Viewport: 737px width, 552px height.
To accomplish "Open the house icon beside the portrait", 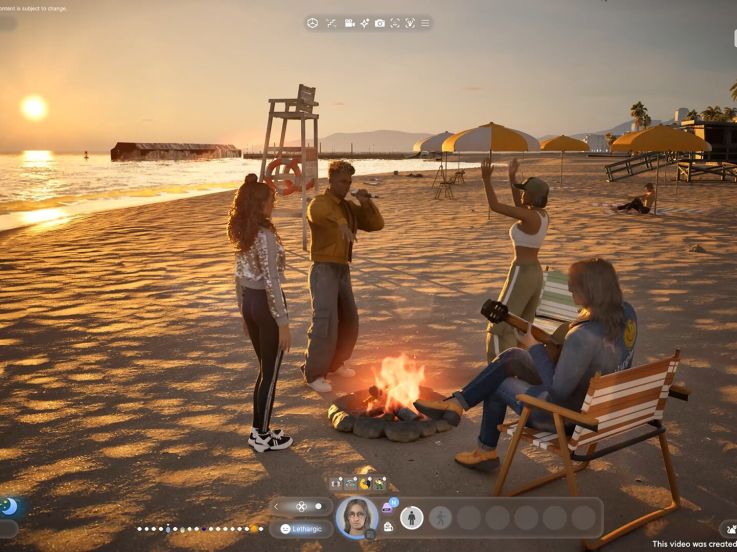I will tap(388, 526).
